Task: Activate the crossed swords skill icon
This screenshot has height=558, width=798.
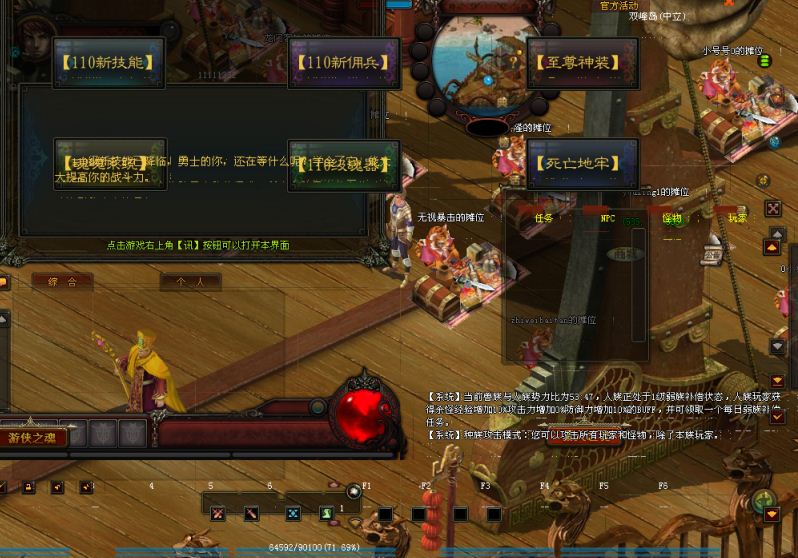Action: point(217,514)
